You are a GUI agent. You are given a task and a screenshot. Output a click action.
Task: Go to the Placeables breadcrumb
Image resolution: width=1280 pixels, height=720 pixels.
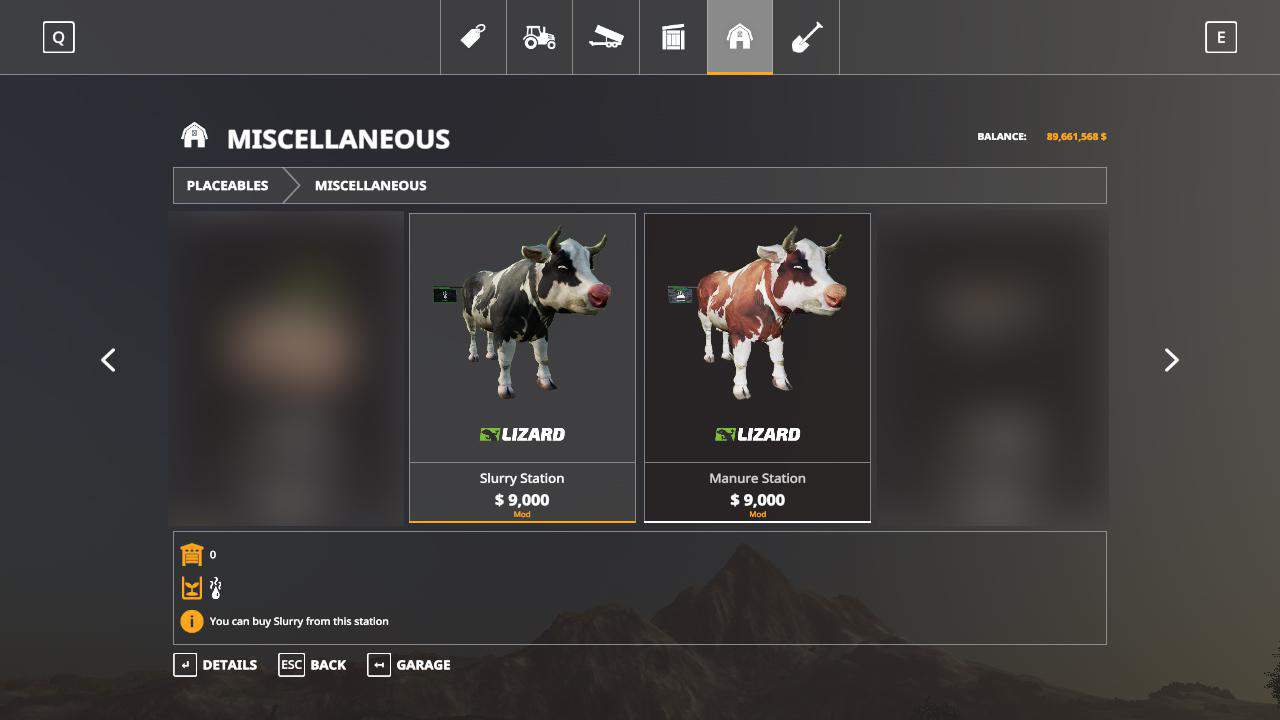(228, 186)
